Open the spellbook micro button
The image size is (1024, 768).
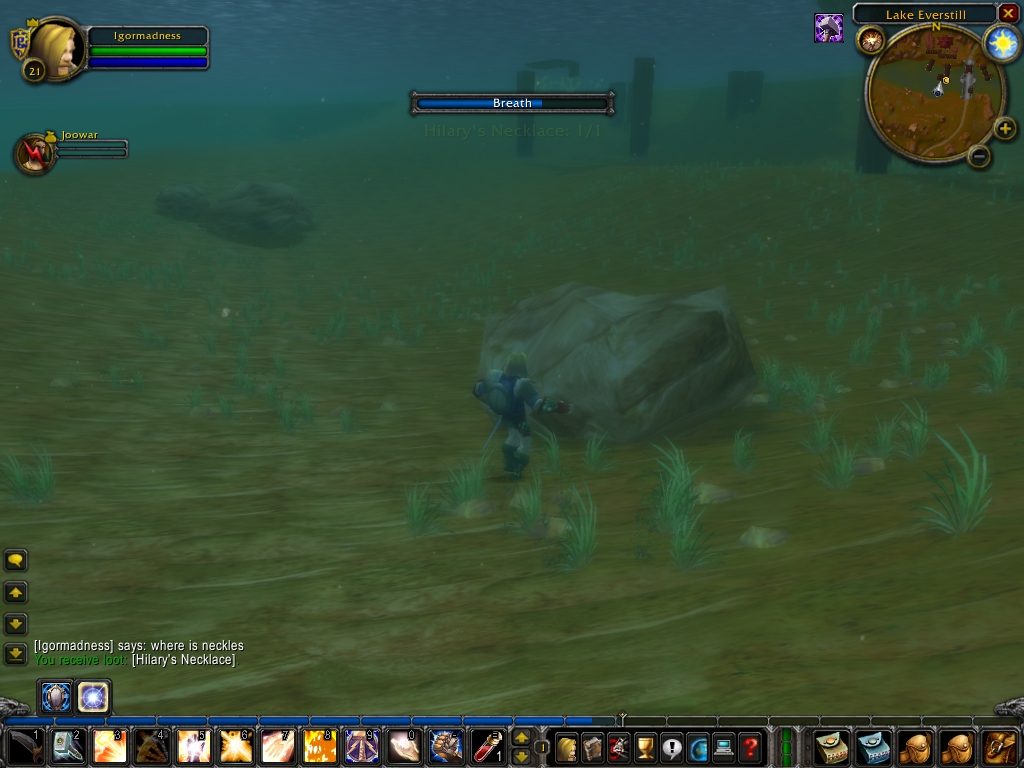tap(593, 747)
